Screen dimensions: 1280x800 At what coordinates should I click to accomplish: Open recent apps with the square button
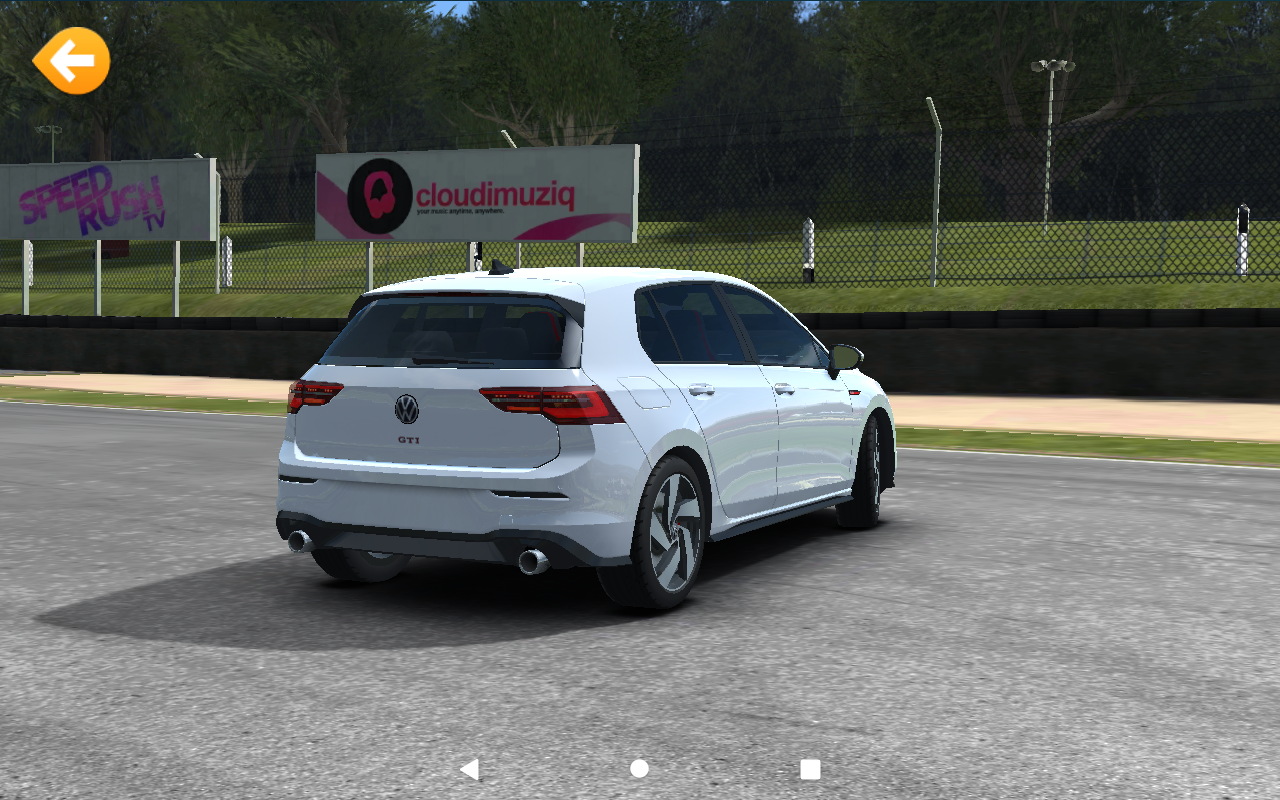(810, 769)
